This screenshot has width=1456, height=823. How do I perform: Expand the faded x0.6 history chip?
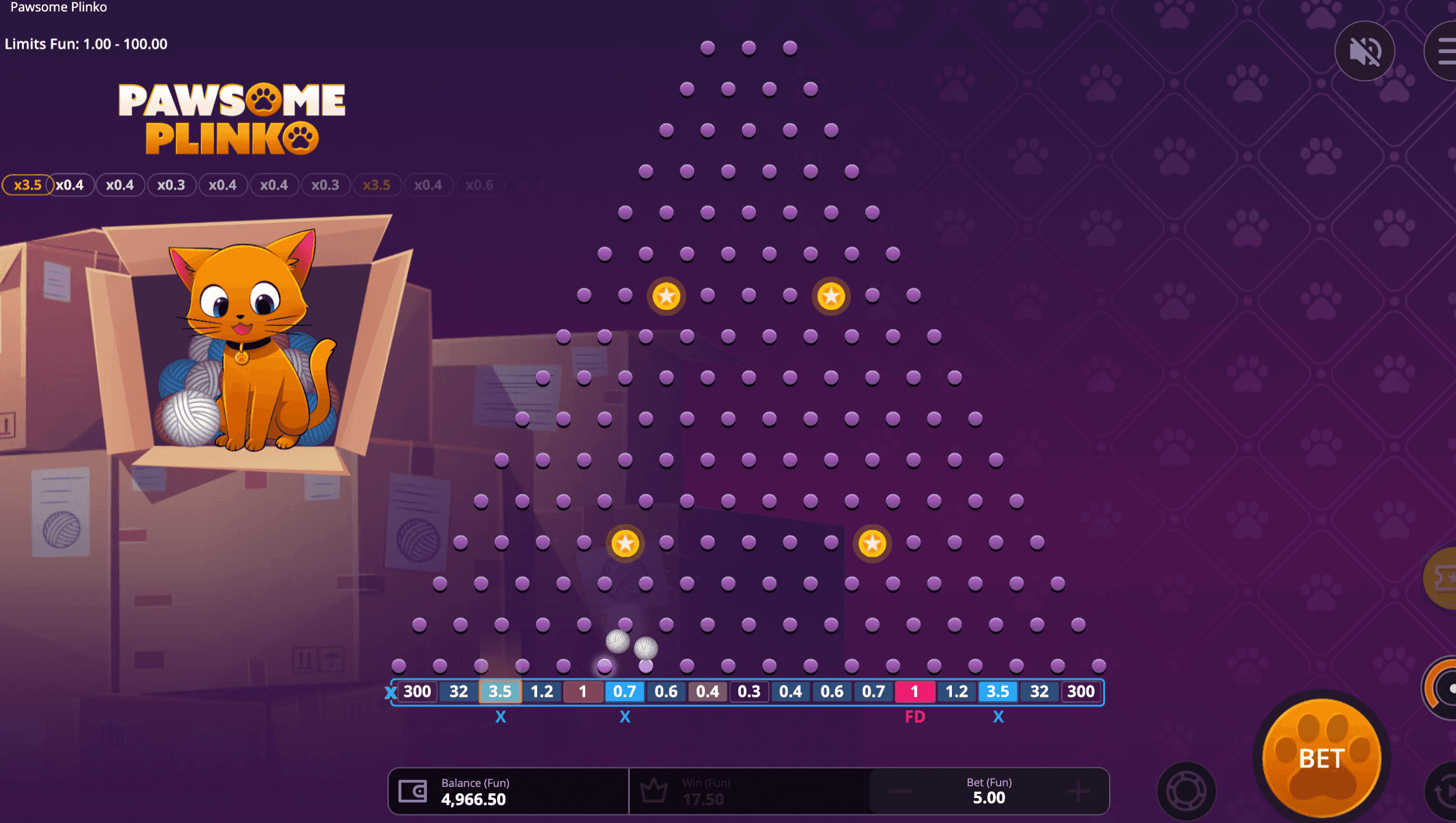click(x=480, y=185)
